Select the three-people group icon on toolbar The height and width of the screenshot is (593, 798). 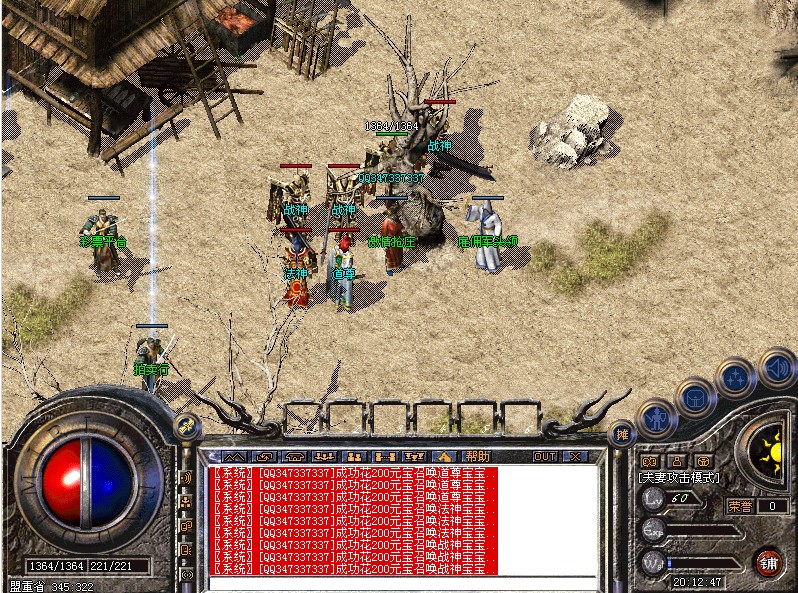coord(323,457)
